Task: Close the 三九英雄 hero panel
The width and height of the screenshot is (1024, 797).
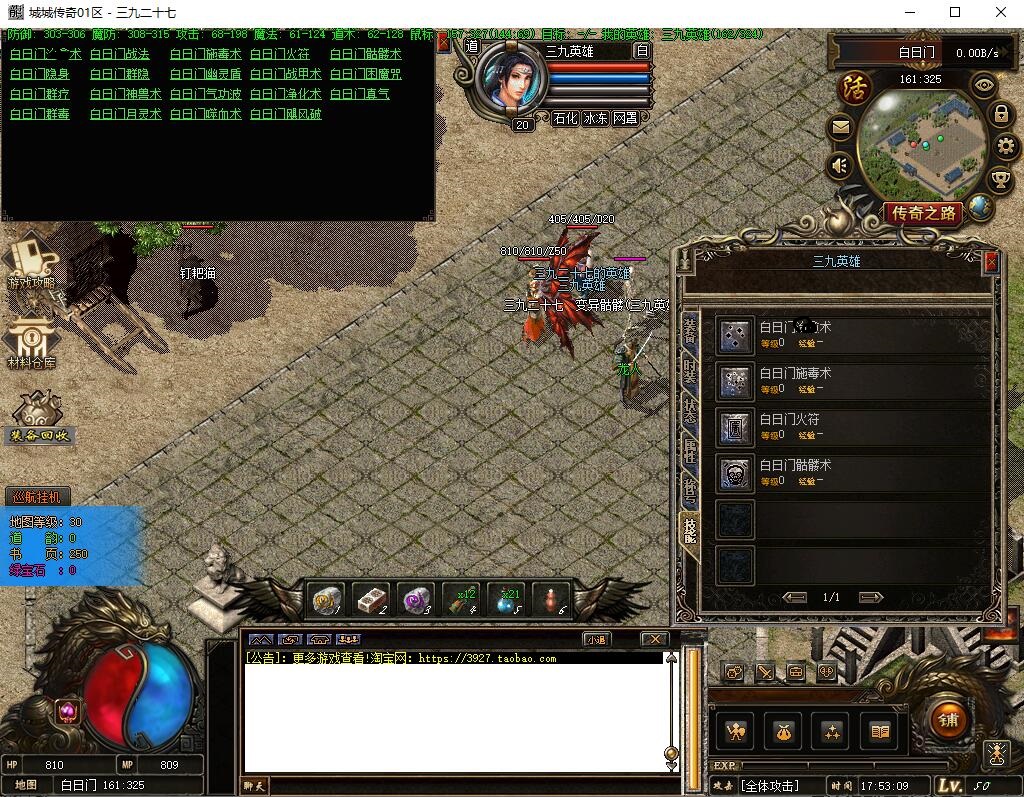Action: tap(991, 262)
